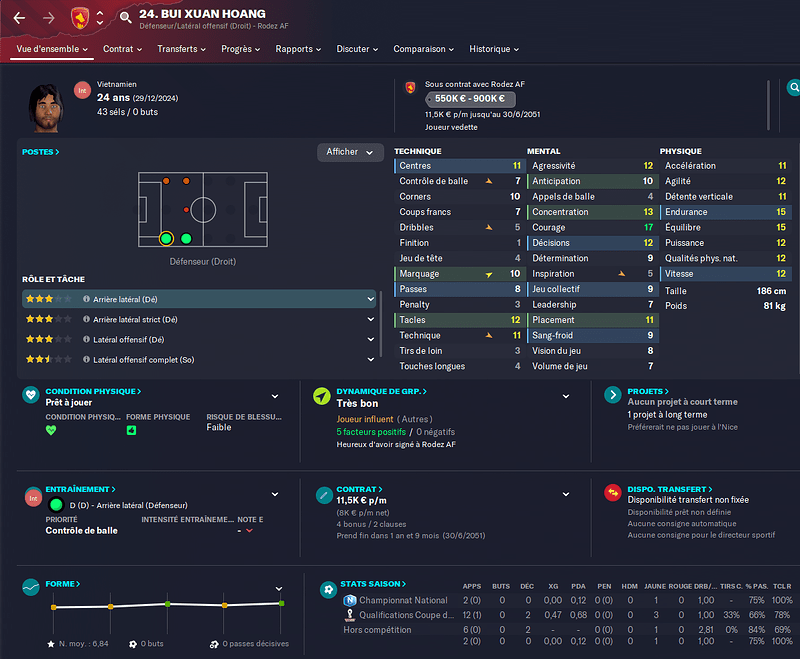Switch to the Progrès tab
The image size is (800, 659).
(241, 49)
